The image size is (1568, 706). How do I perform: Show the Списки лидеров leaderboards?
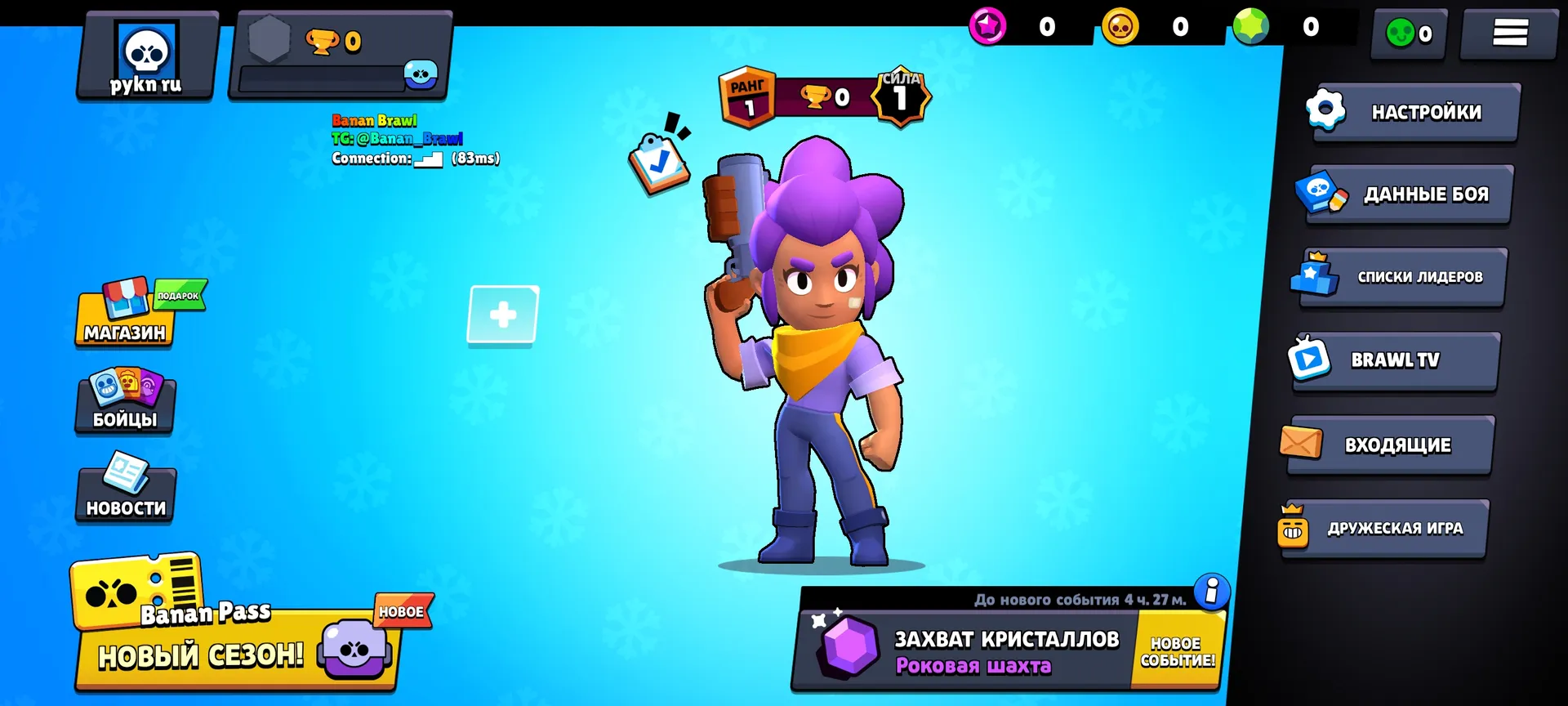1401,277
